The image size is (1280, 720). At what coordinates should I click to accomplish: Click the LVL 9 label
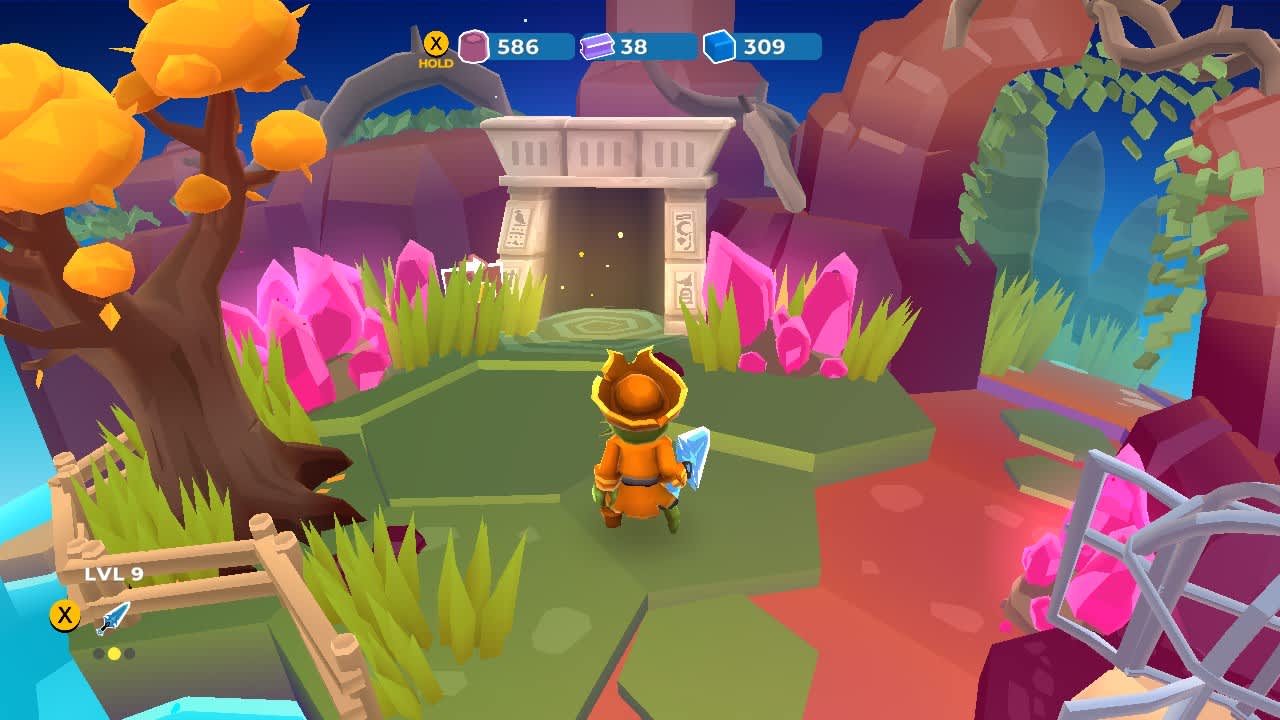pos(113,573)
